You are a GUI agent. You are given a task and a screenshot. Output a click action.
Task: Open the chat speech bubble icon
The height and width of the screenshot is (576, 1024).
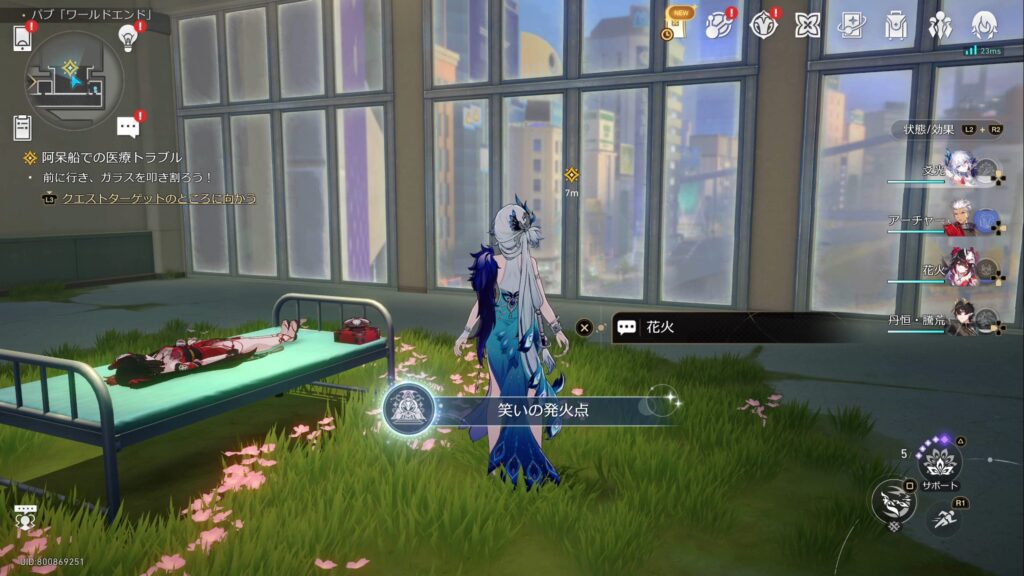(x=127, y=127)
